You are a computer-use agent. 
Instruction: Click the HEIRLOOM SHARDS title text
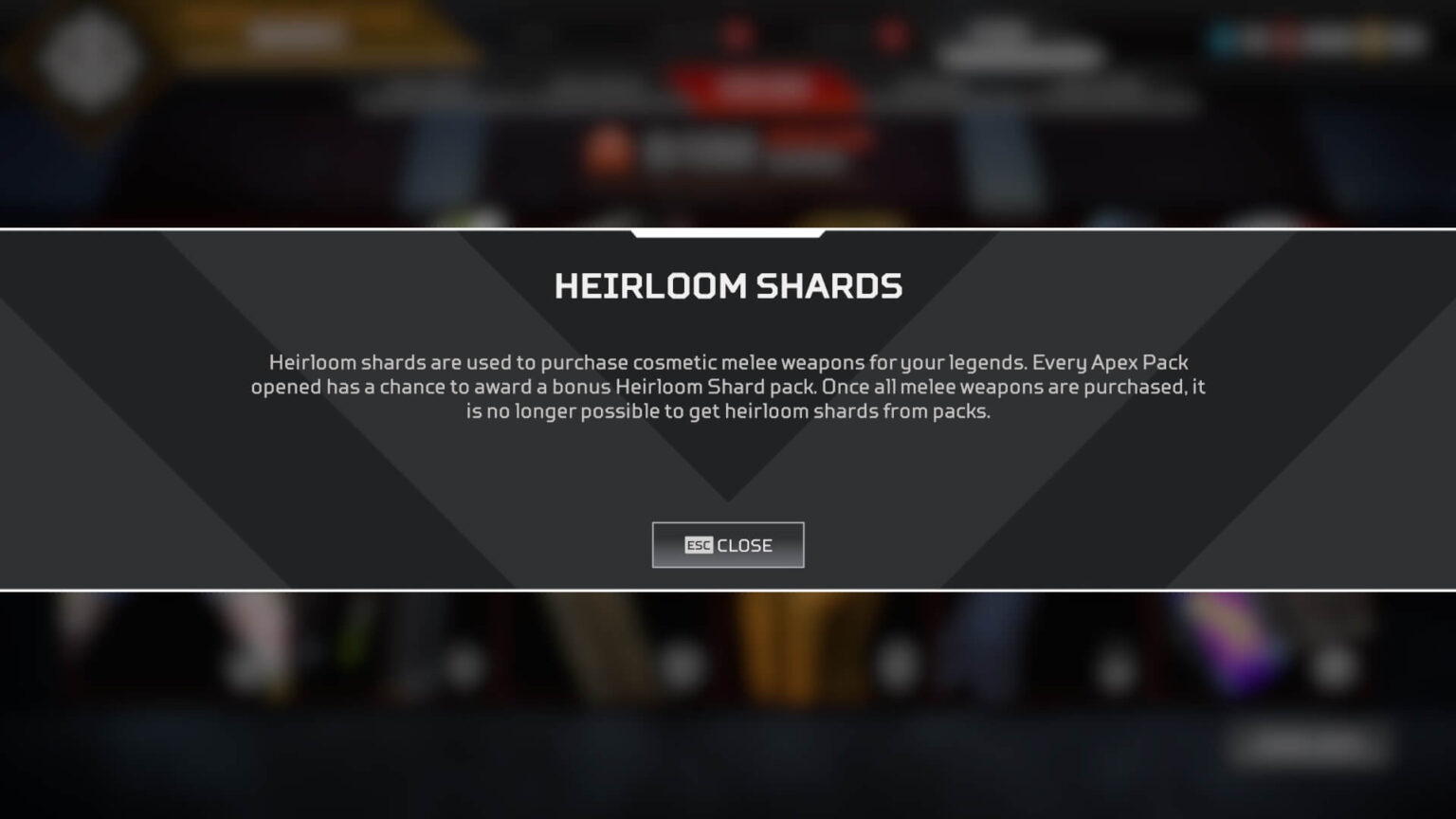(x=728, y=285)
